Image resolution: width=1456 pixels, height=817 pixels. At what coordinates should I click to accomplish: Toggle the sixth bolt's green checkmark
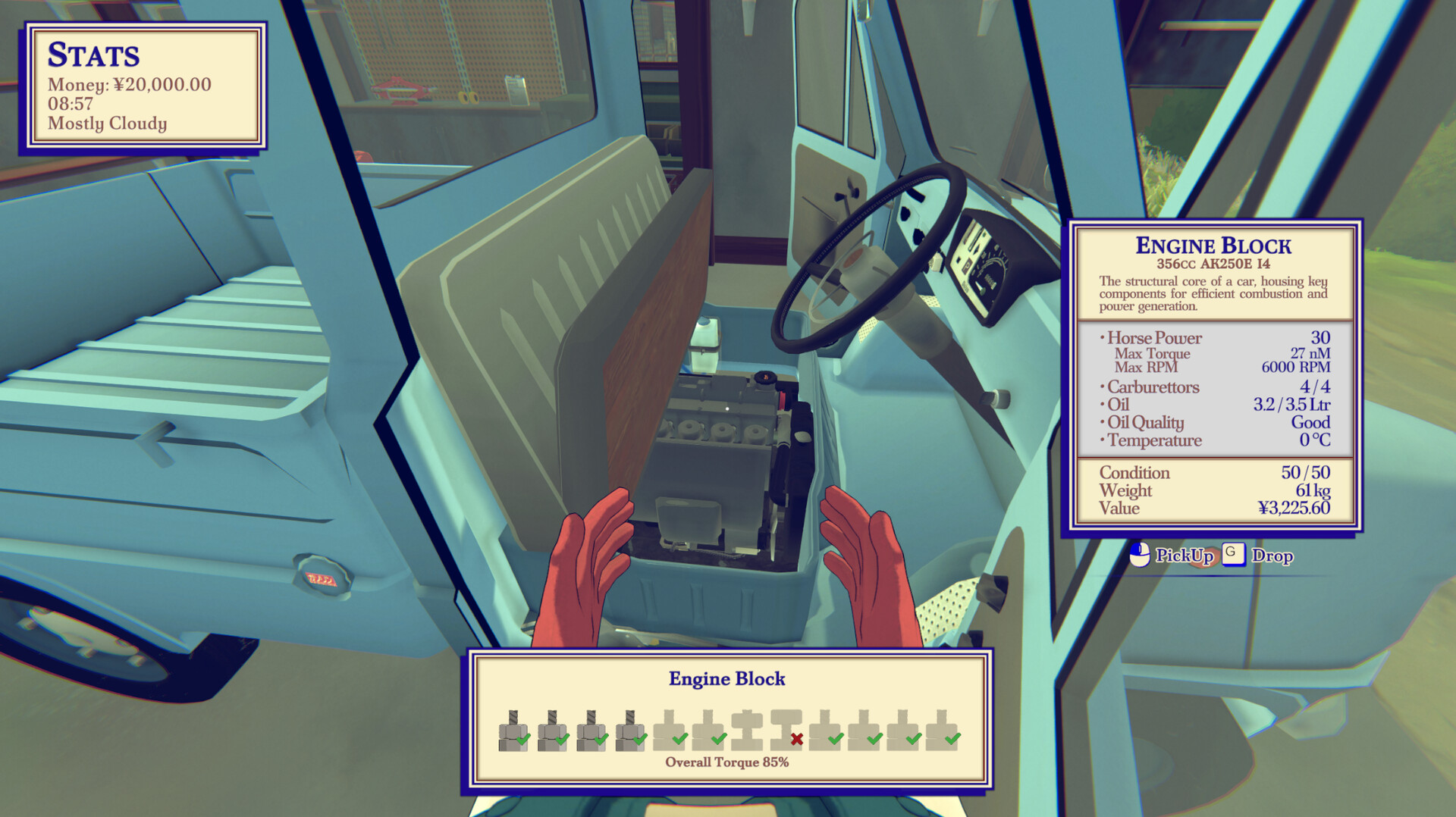click(x=718, y=738)
